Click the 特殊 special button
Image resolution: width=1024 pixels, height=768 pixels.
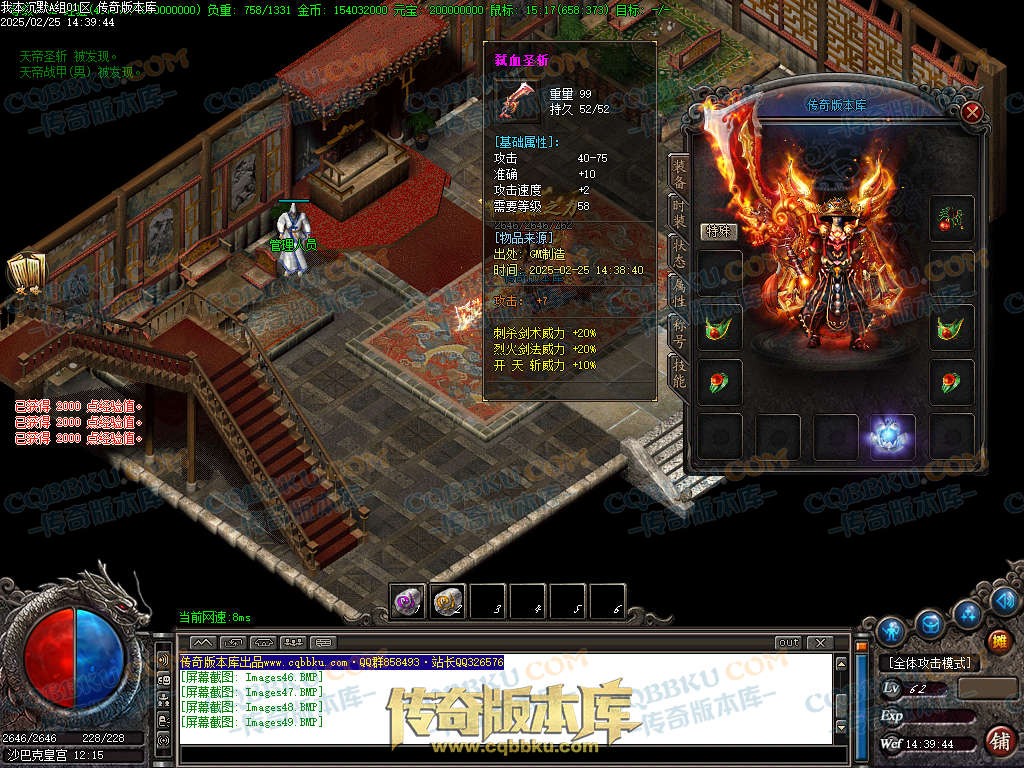coord(719,231)
